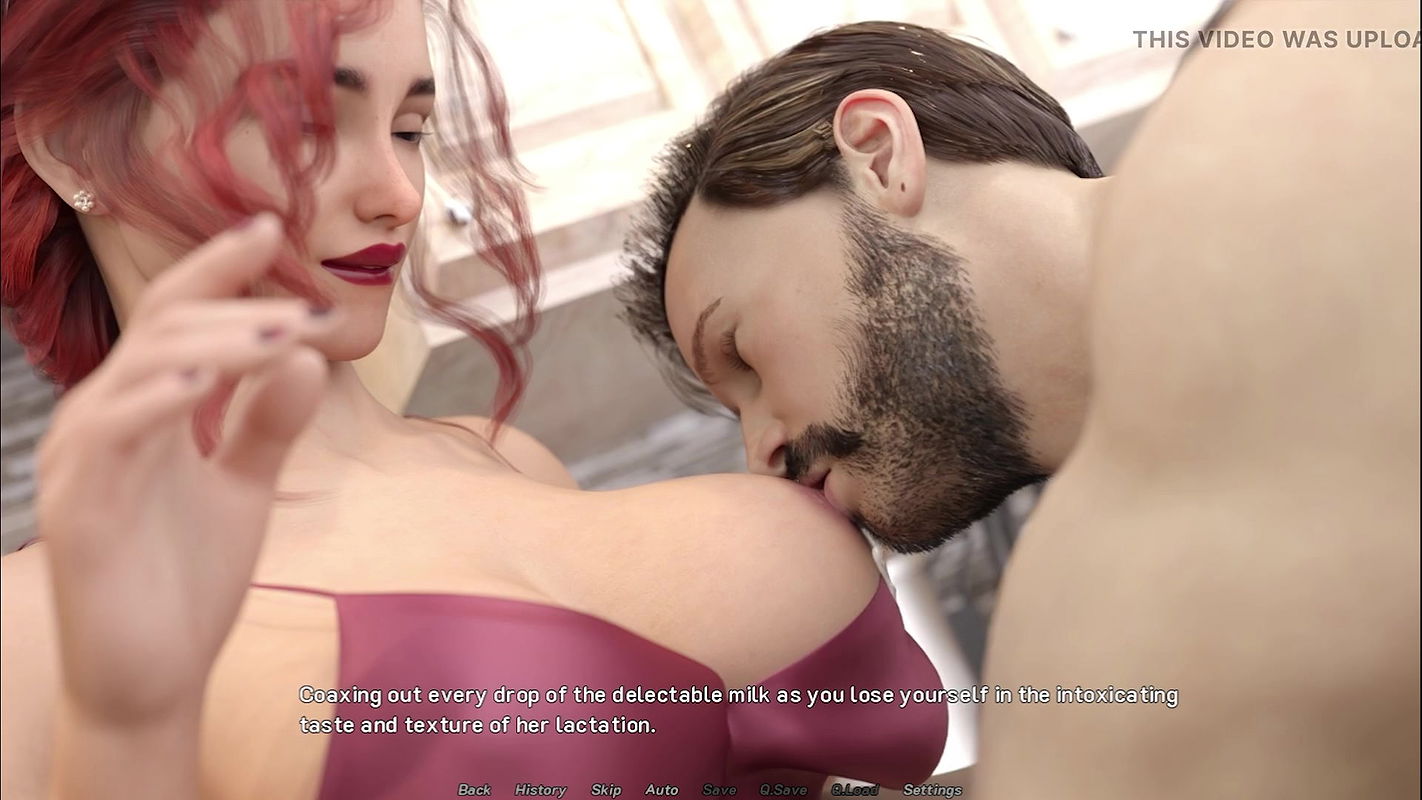This screenshot has height=800, width=1422.
Task: Go Back to the previous line
Action: [474, 790]
